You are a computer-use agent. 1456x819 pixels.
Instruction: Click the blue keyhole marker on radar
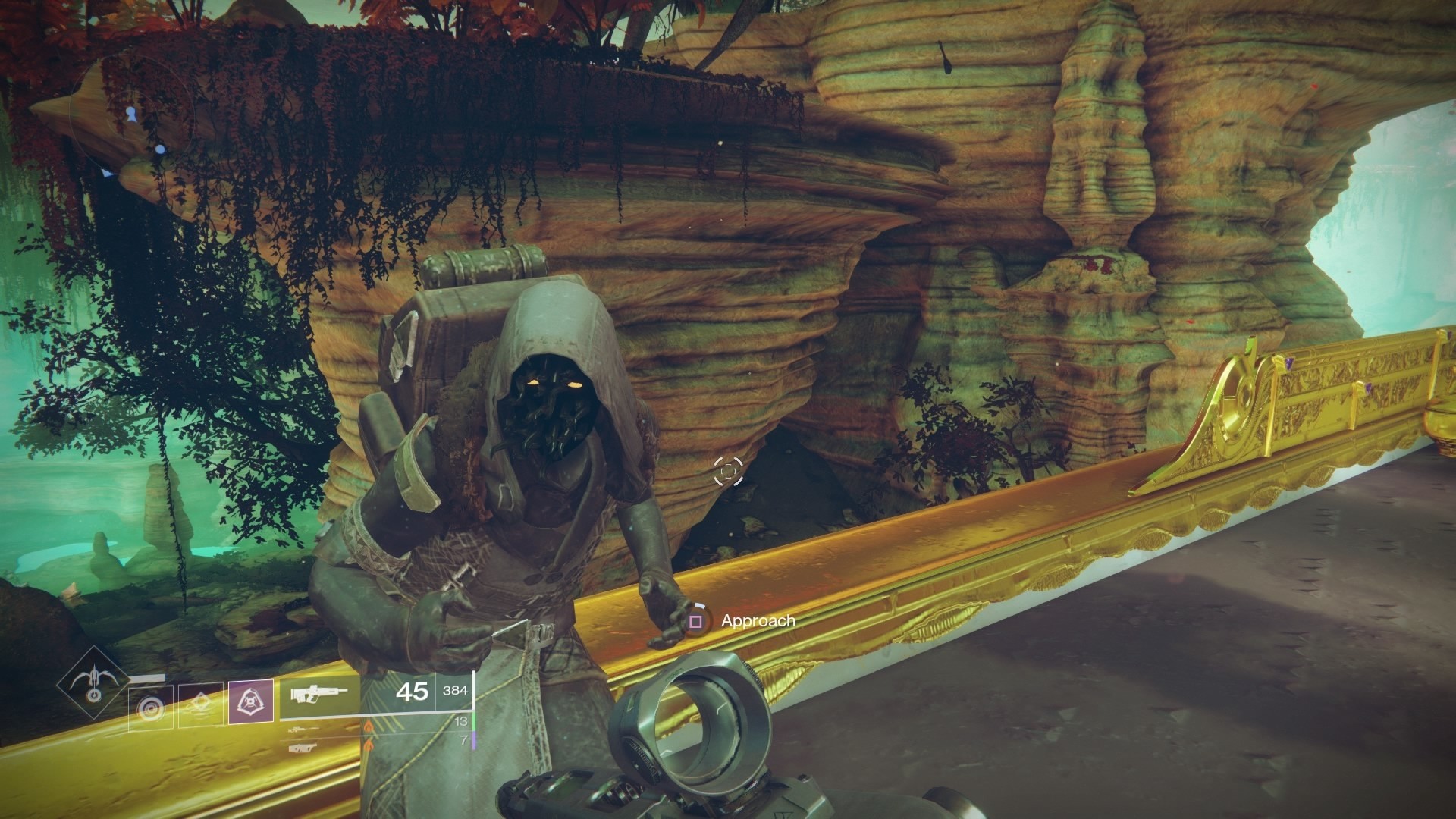pos(132,115)
